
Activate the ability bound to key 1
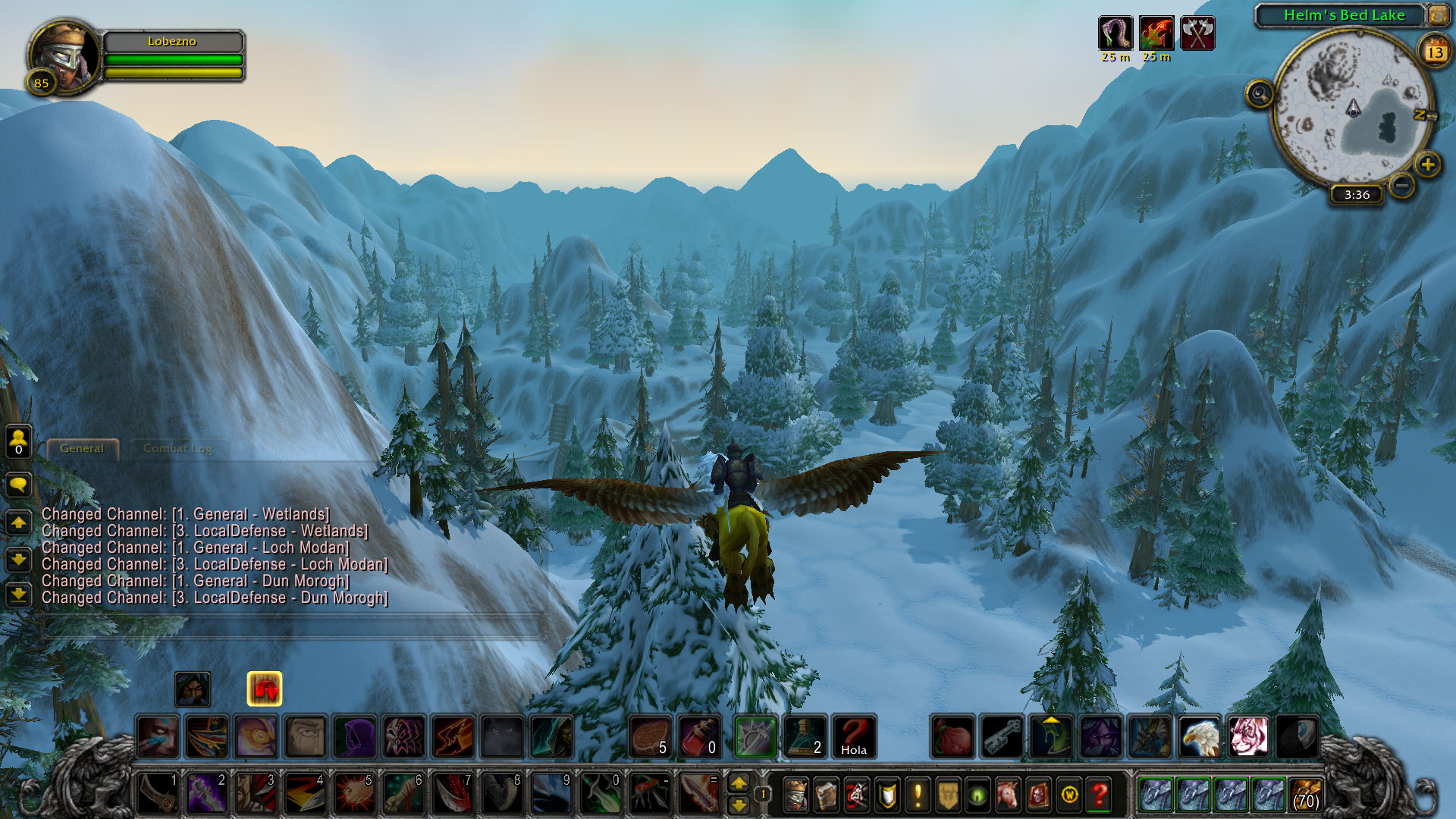click(158, 793)
